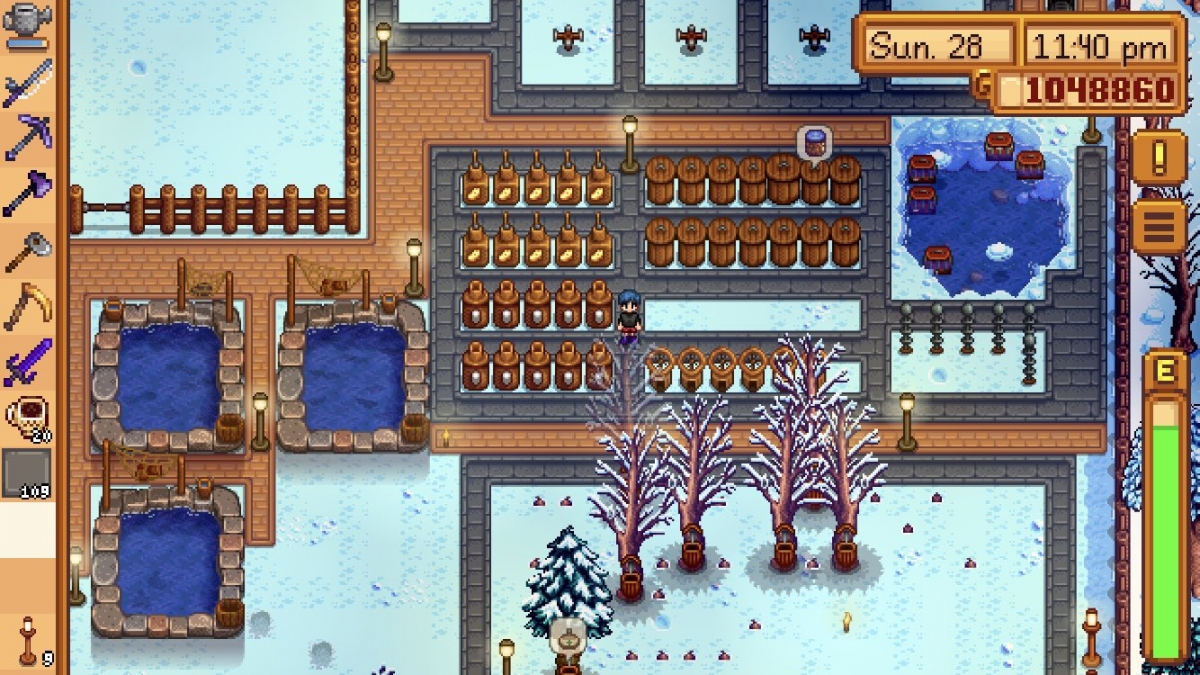Choose the purple pickaxe tool

pos(27,135)
